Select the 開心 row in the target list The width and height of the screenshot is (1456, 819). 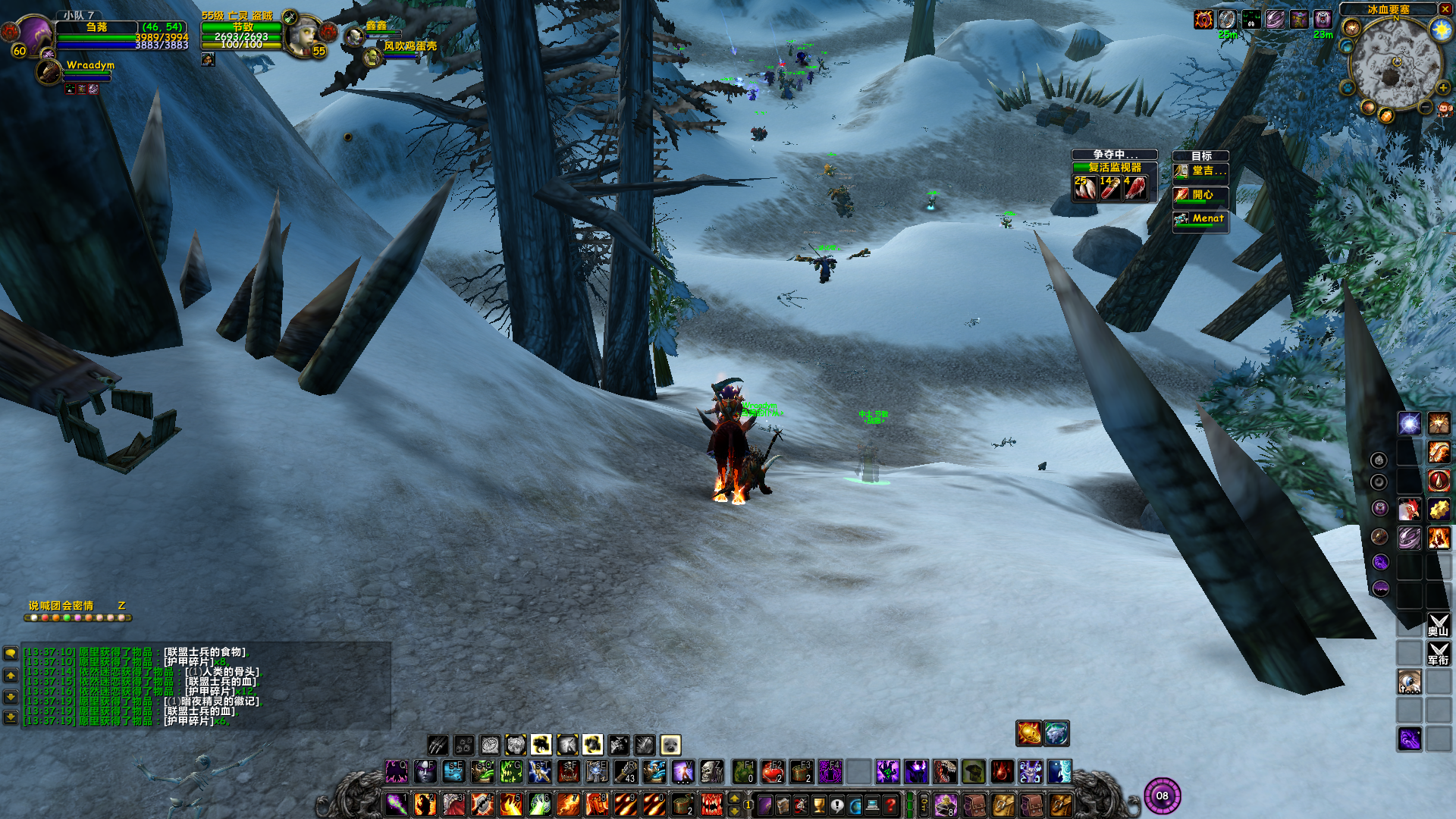pos(1200,195)
